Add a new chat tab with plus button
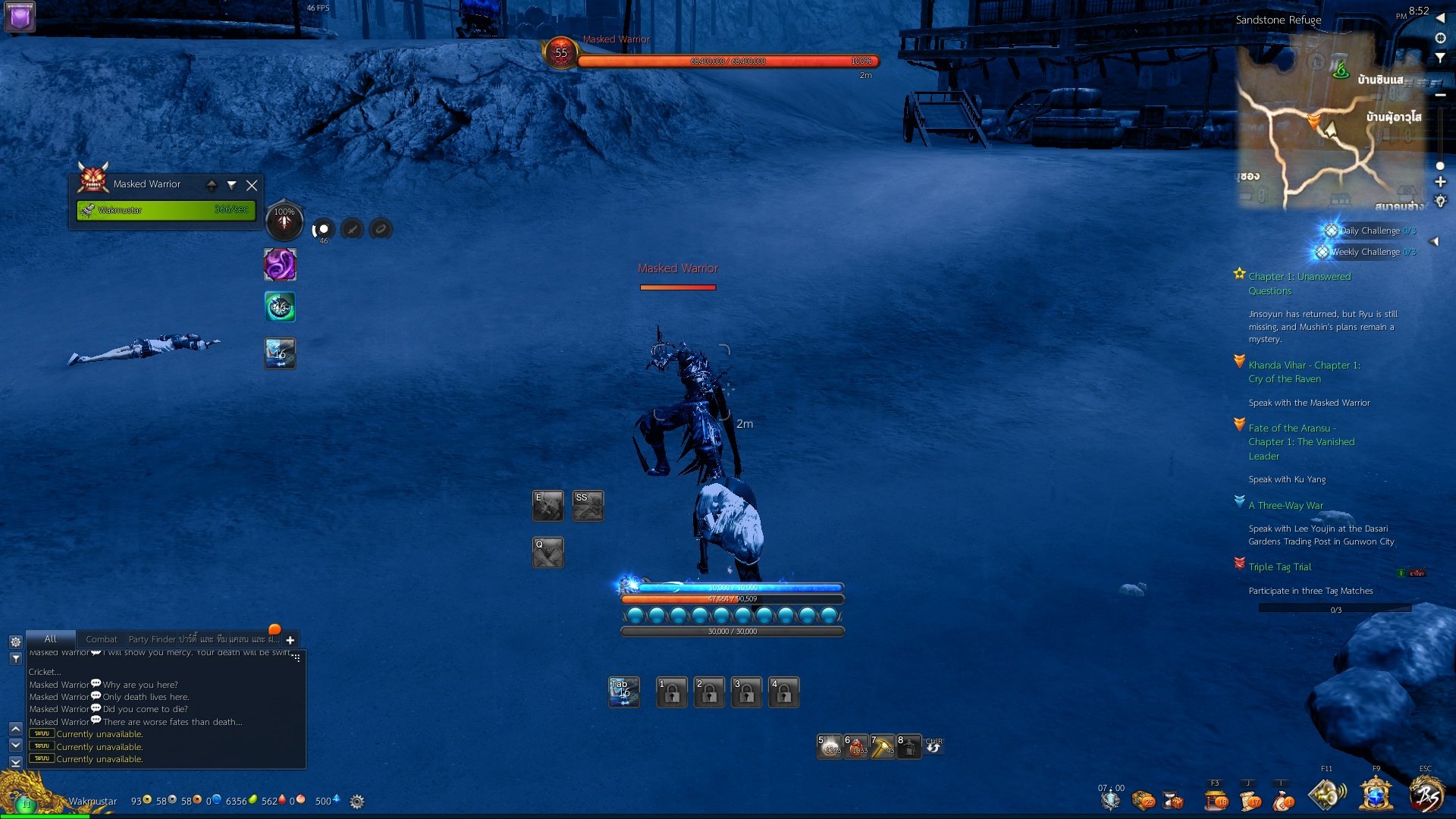The height and width of the screenshot is (819, 1456). pyautogui.click(x=290, y=640)
